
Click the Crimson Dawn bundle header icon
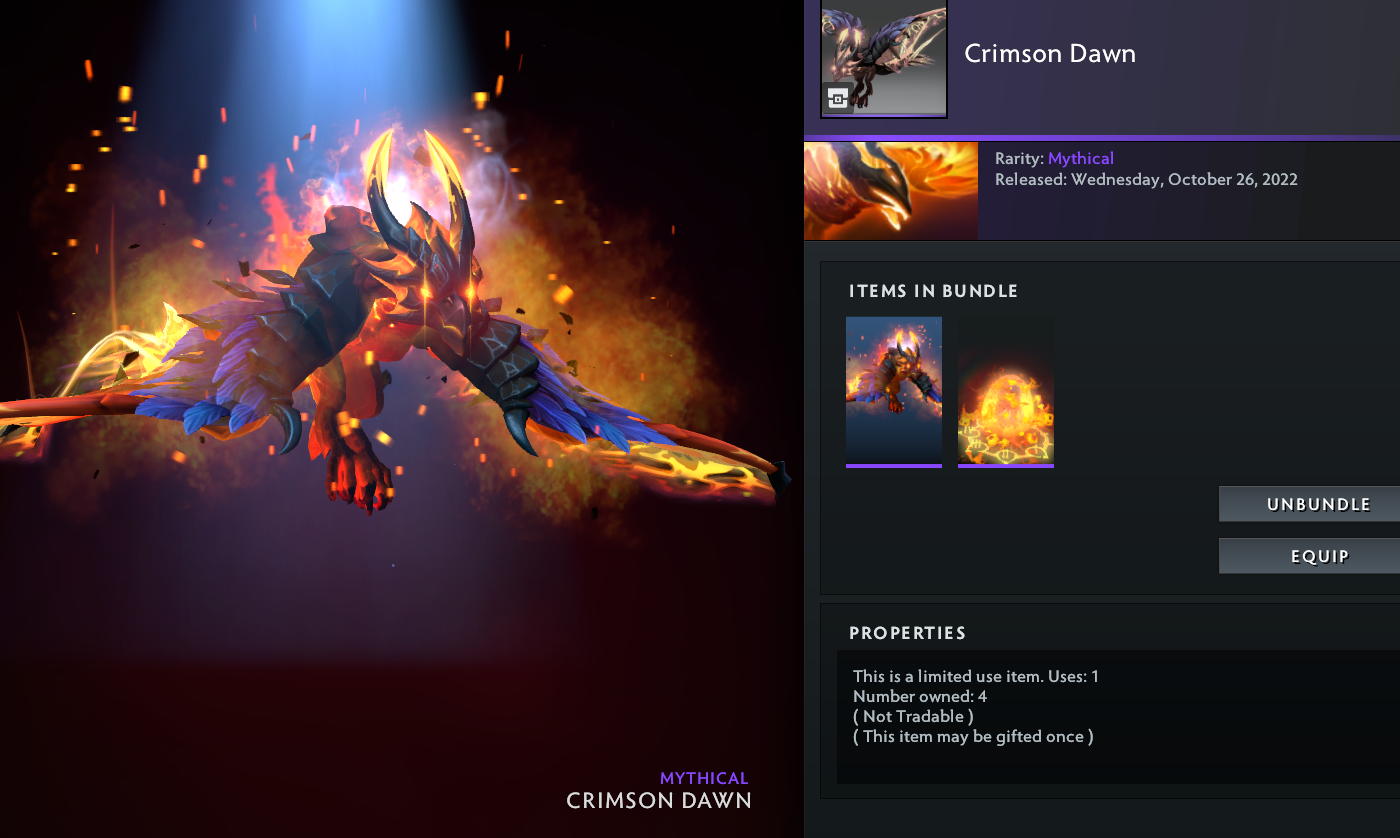click(x=883, y=59)
